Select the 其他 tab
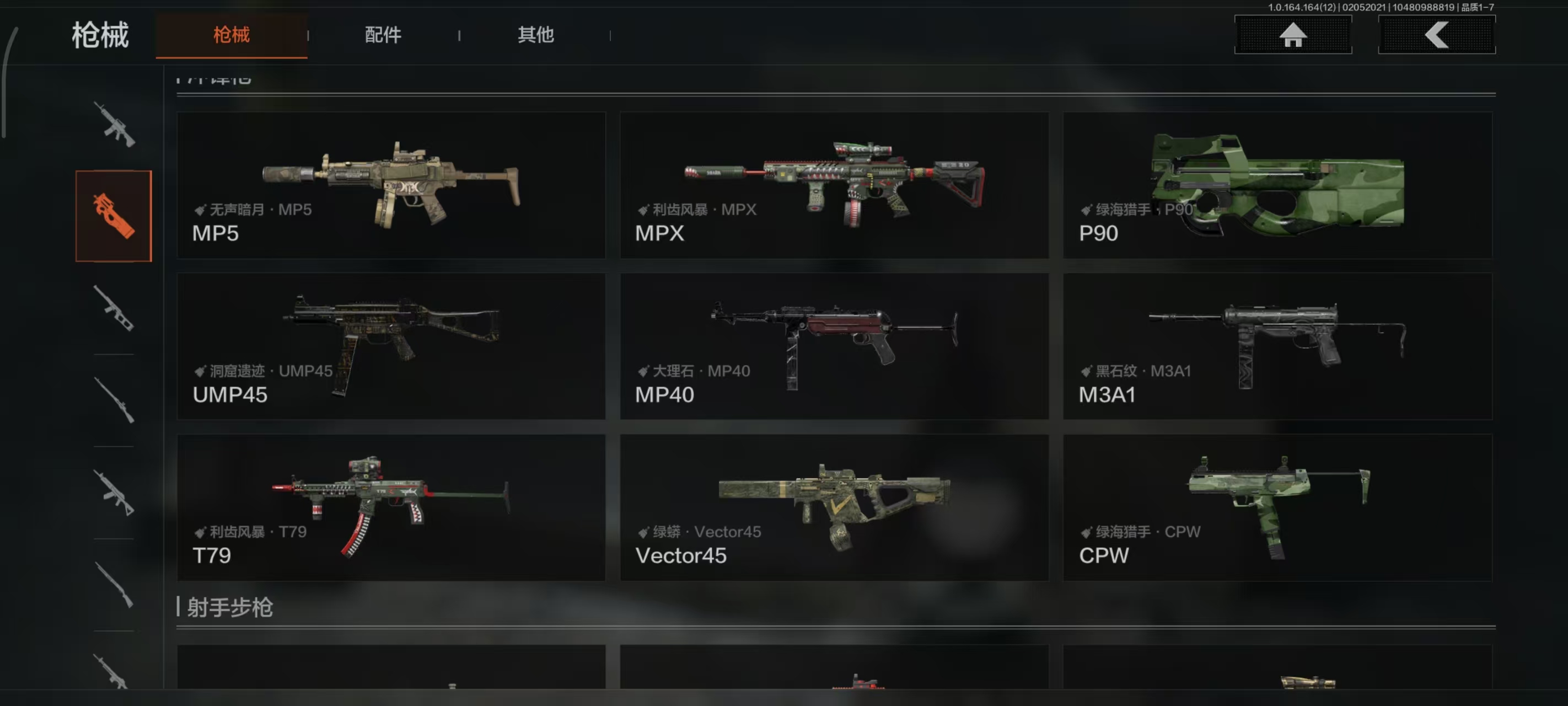 536,35
